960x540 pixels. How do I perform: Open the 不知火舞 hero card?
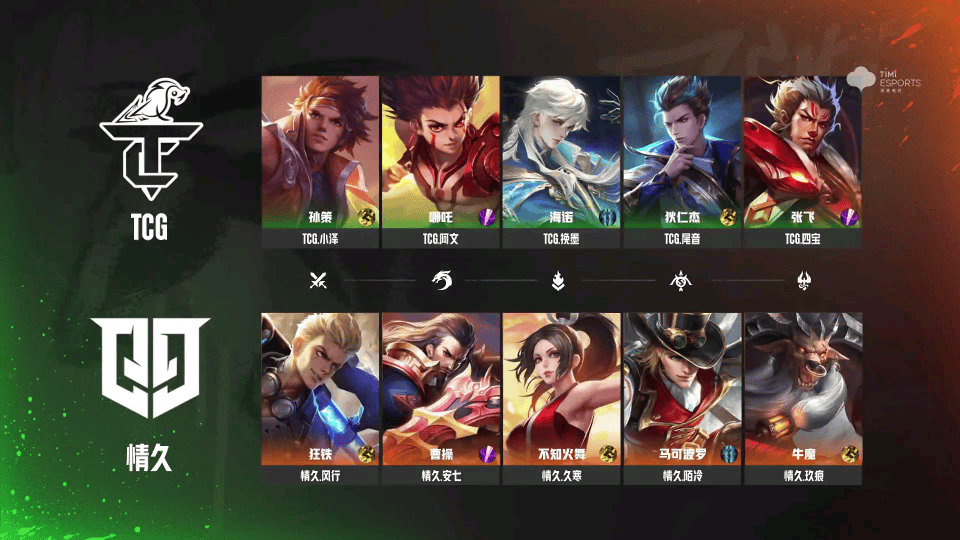click(561, 388)
